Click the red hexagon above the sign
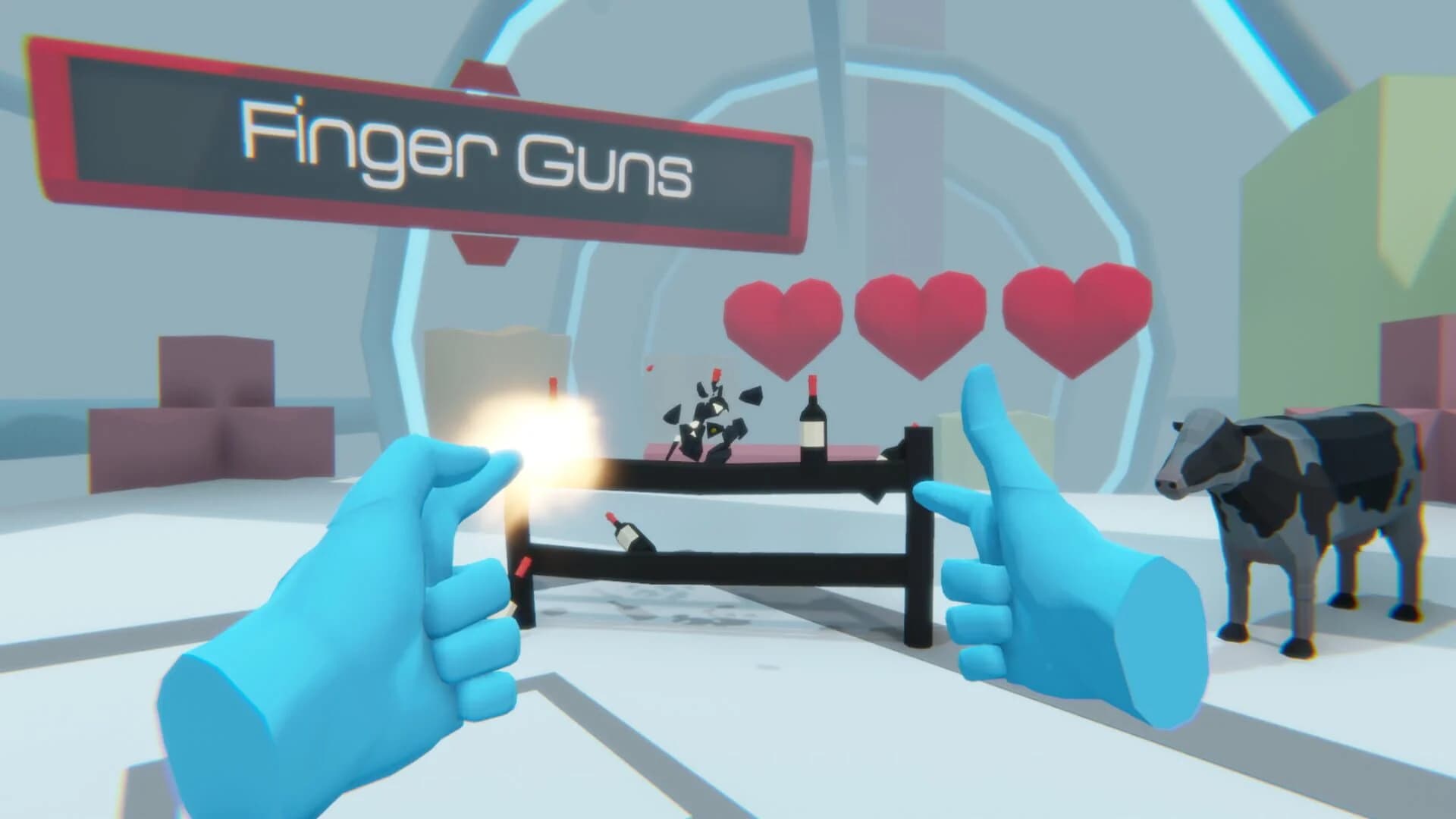This screenshot has width=1456, height=819. coord(485,76)
